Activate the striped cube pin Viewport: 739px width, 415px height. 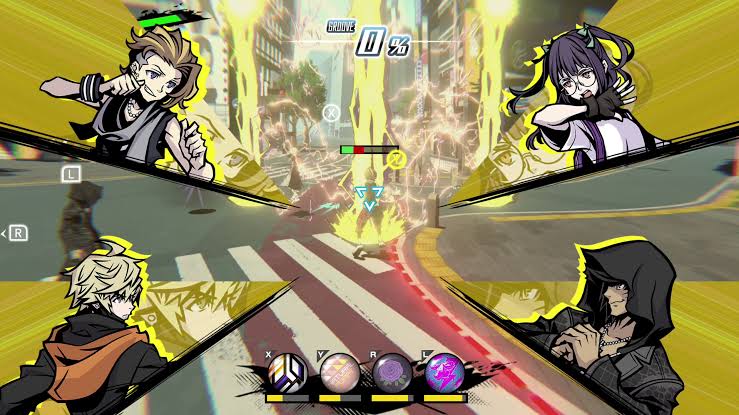287,374
